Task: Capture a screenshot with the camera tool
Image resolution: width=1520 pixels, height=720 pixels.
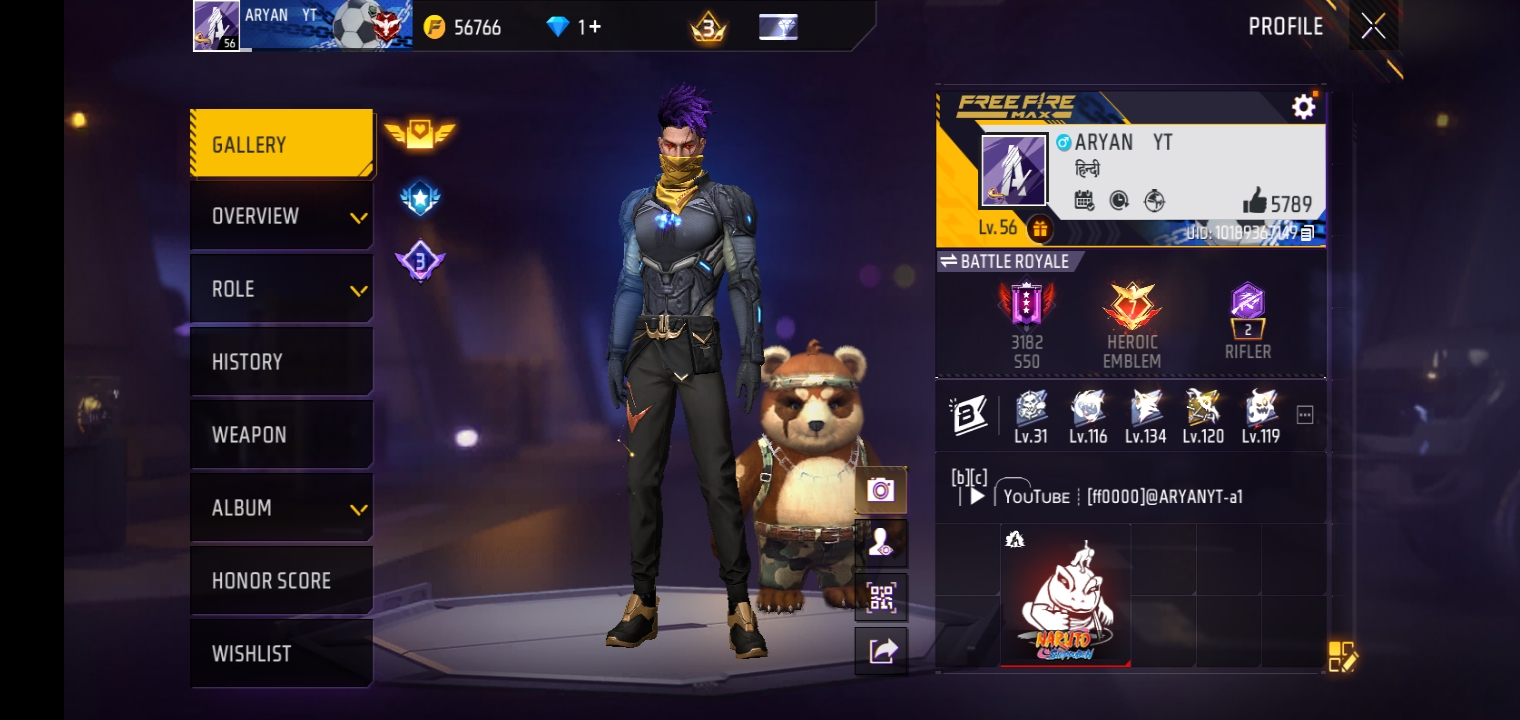Action: click(881, 489)
